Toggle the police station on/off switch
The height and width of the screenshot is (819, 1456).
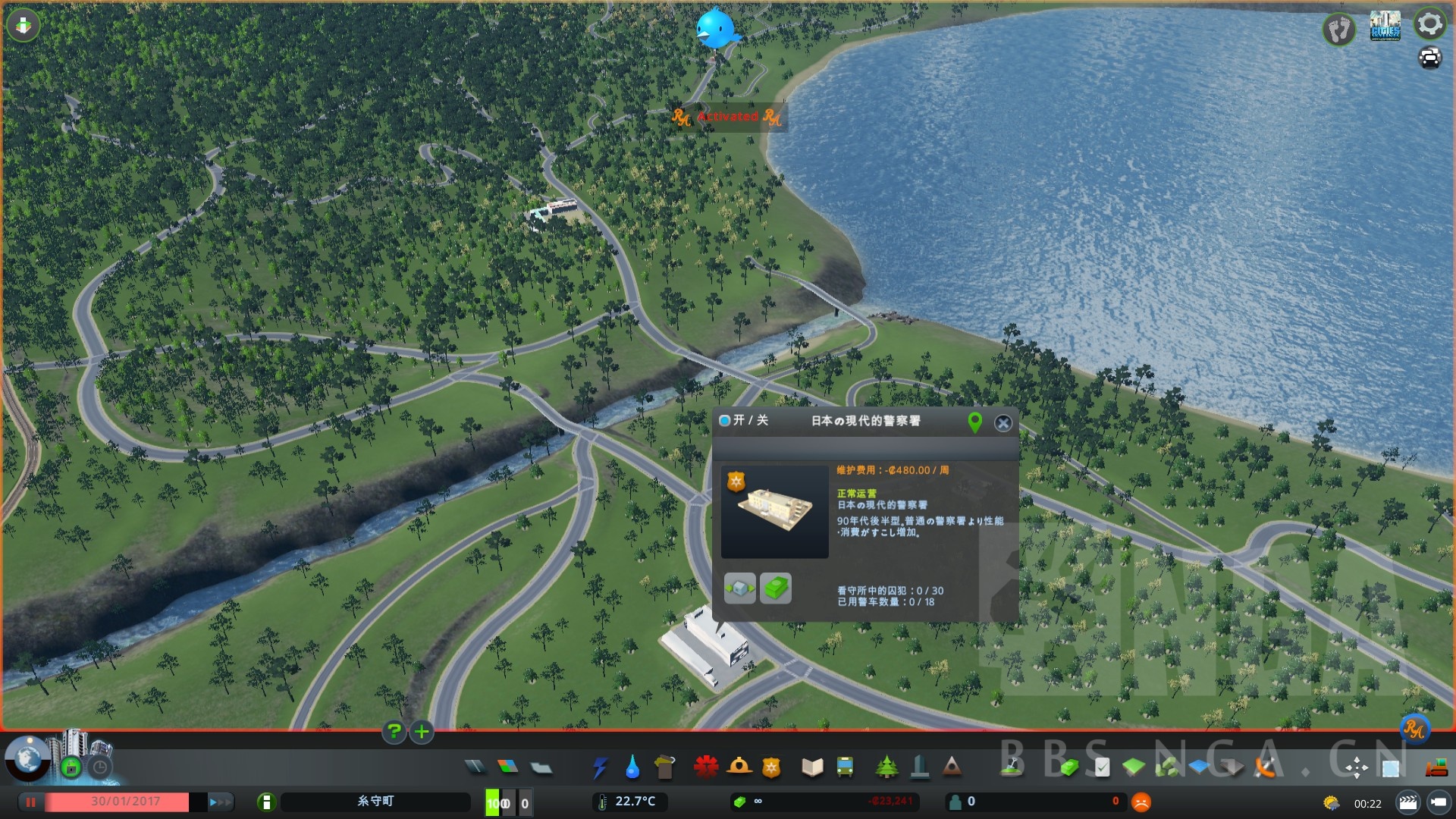725,420
